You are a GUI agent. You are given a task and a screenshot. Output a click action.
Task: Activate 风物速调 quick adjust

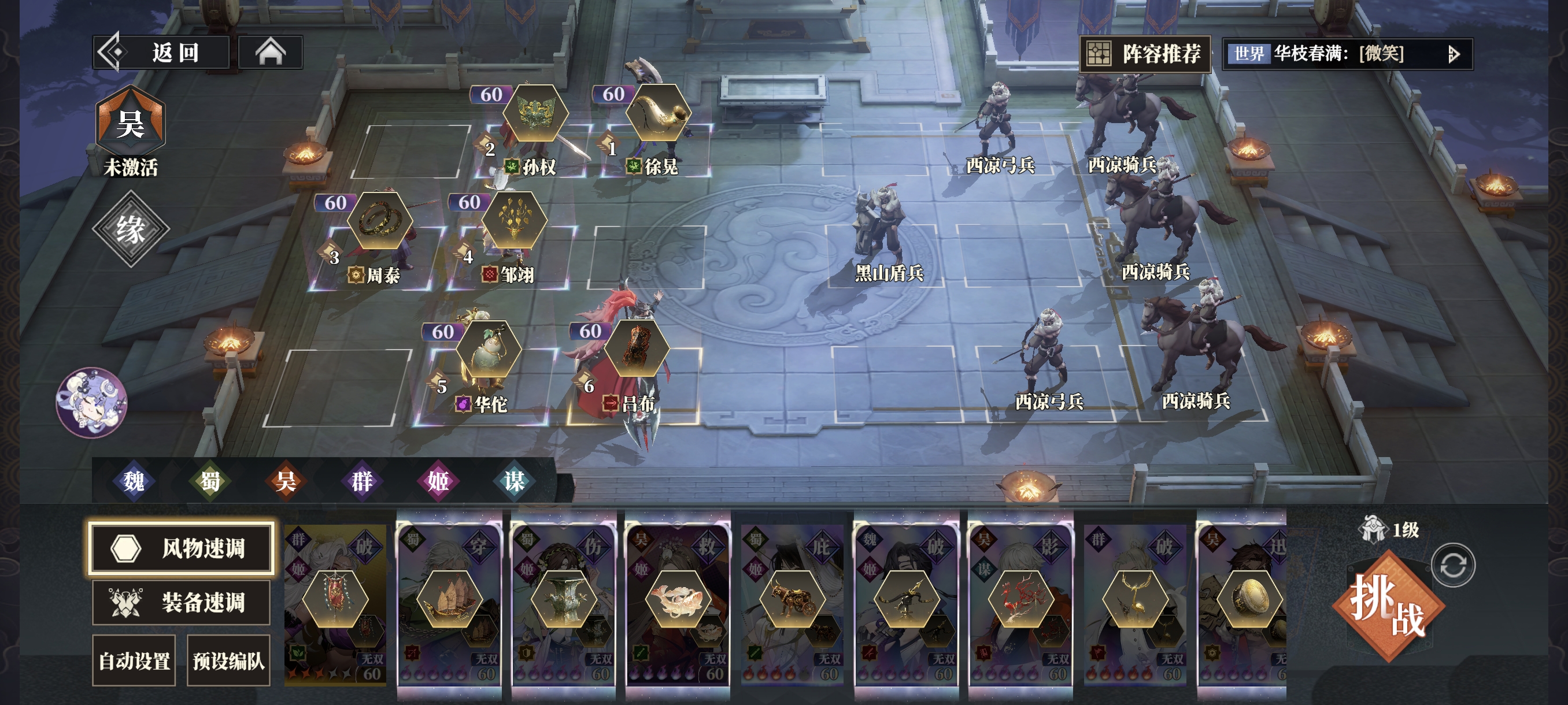(x=181, y=547)
